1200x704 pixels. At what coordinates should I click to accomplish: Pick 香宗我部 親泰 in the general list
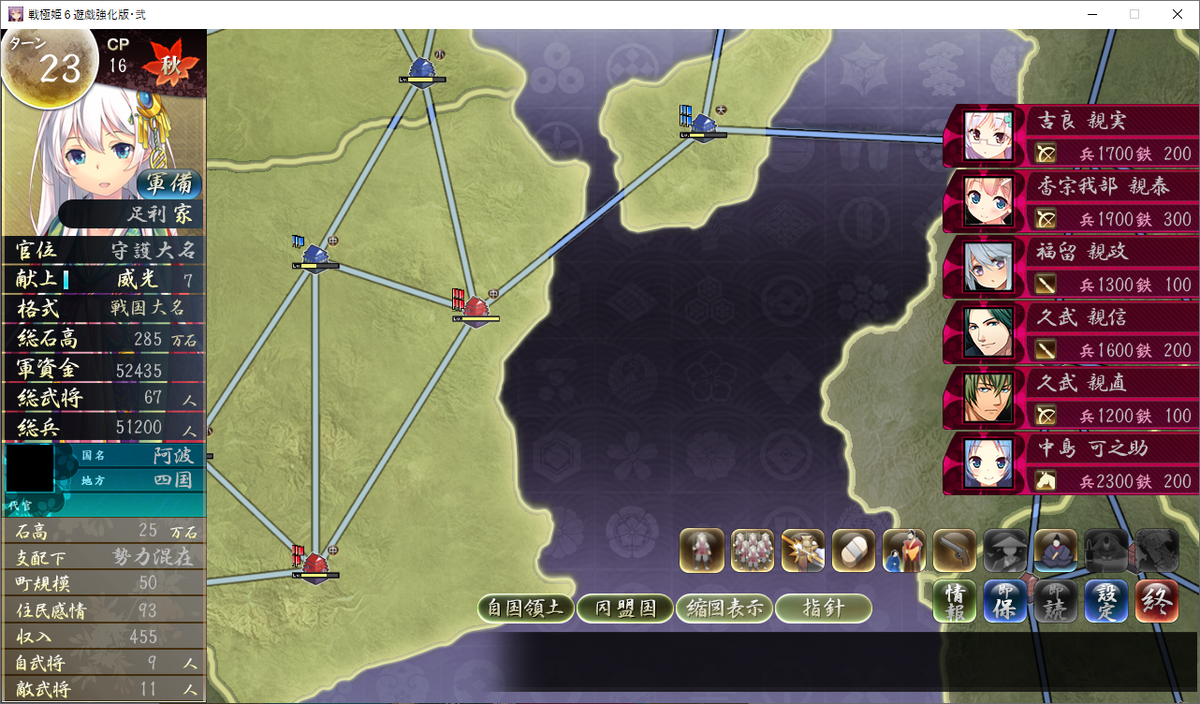(1072, 202)
